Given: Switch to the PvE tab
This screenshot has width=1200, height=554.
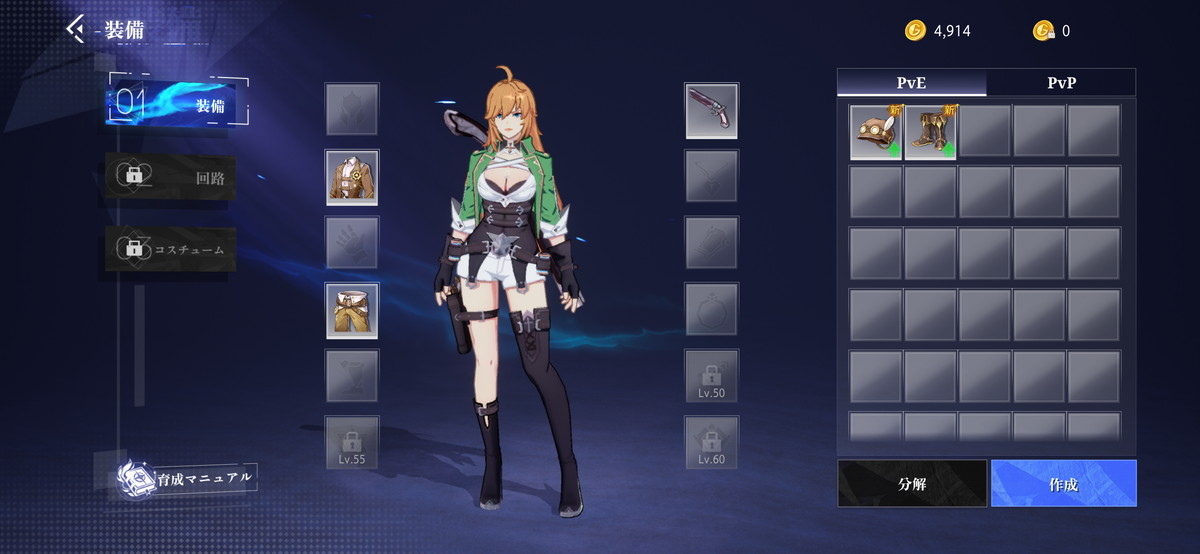Looking at the screenshot, I should point(912,83).
